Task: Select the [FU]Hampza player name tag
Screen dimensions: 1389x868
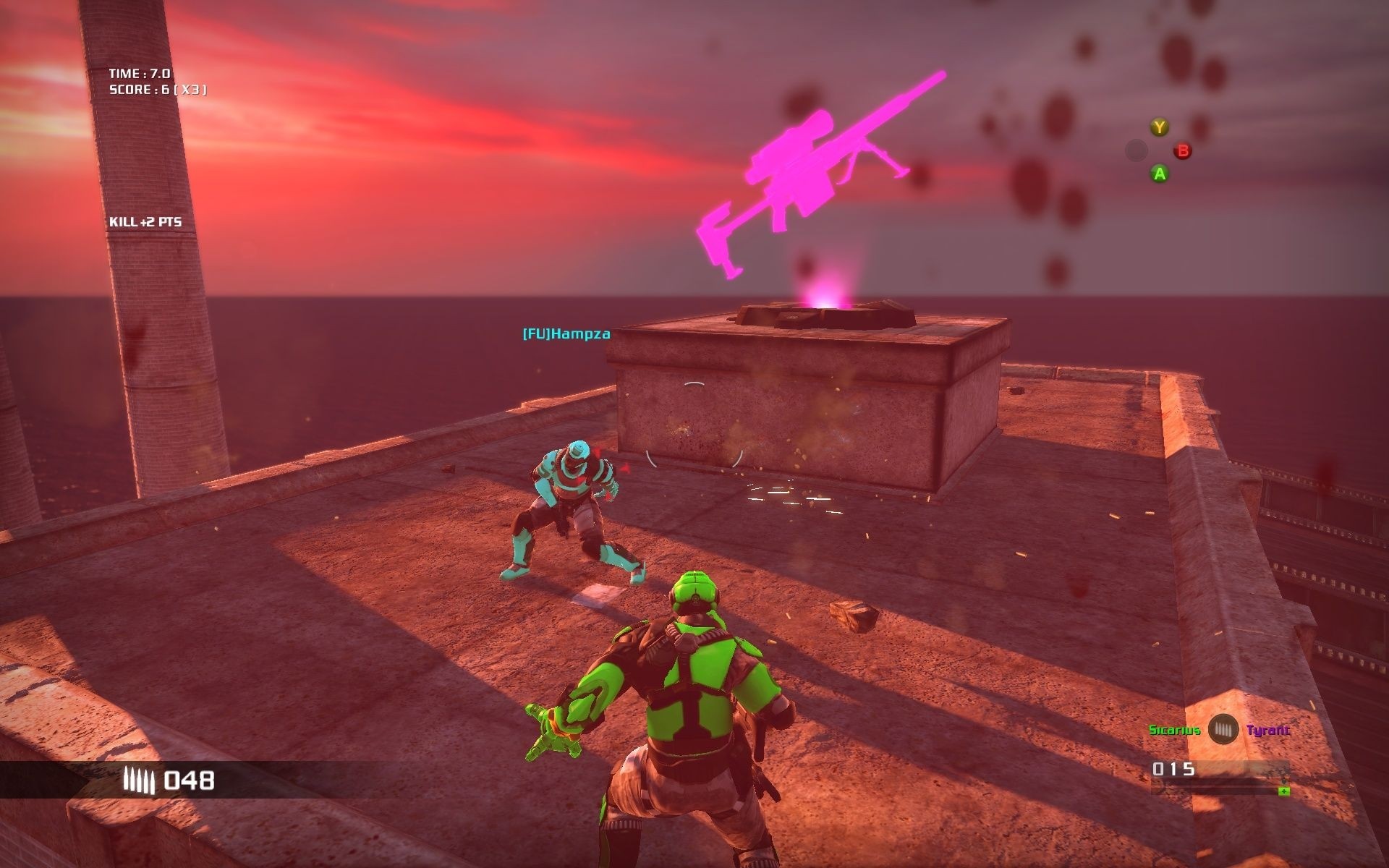Action: coord(566,334)
